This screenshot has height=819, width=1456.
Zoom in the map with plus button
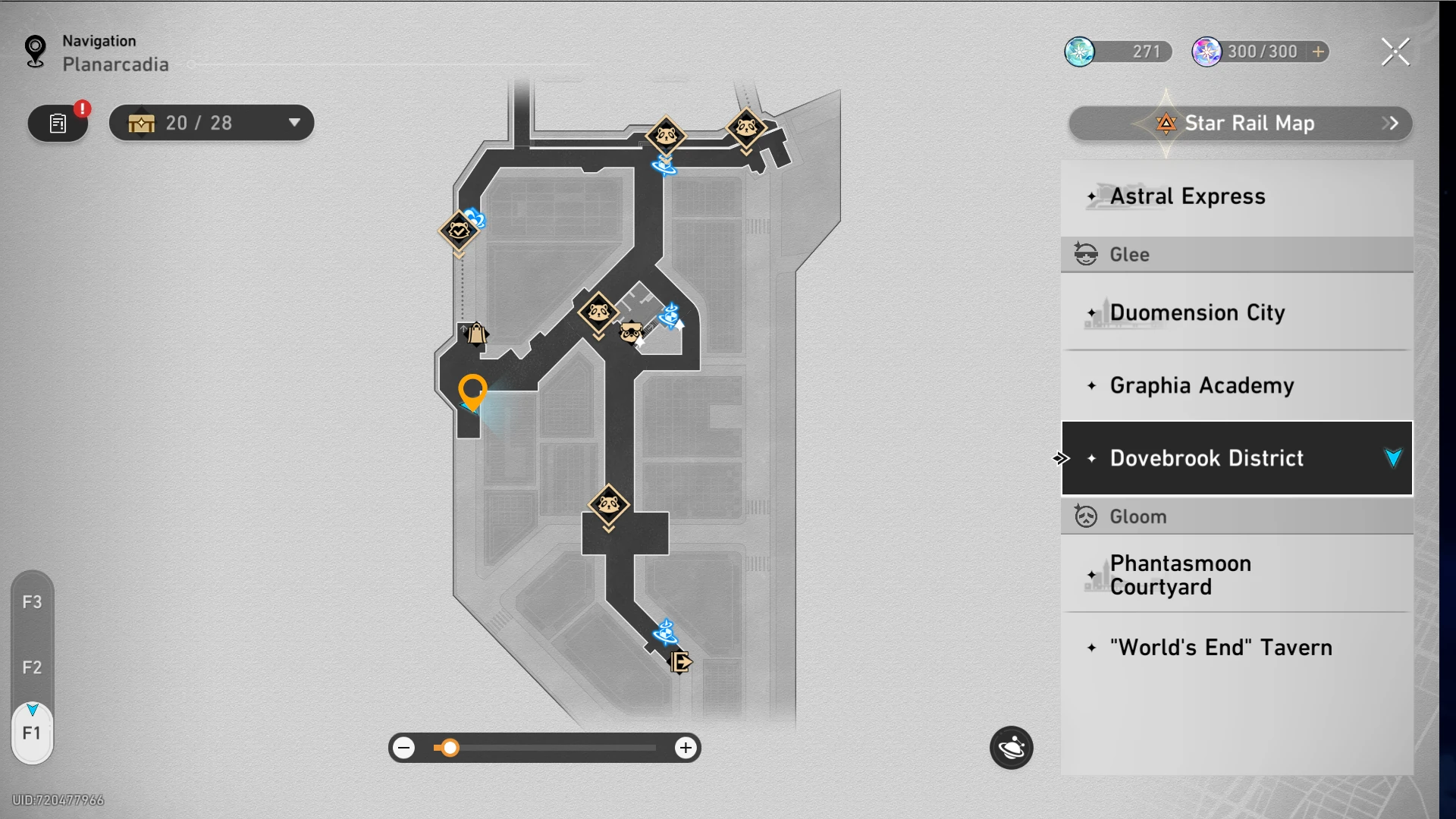click(686, 748)
